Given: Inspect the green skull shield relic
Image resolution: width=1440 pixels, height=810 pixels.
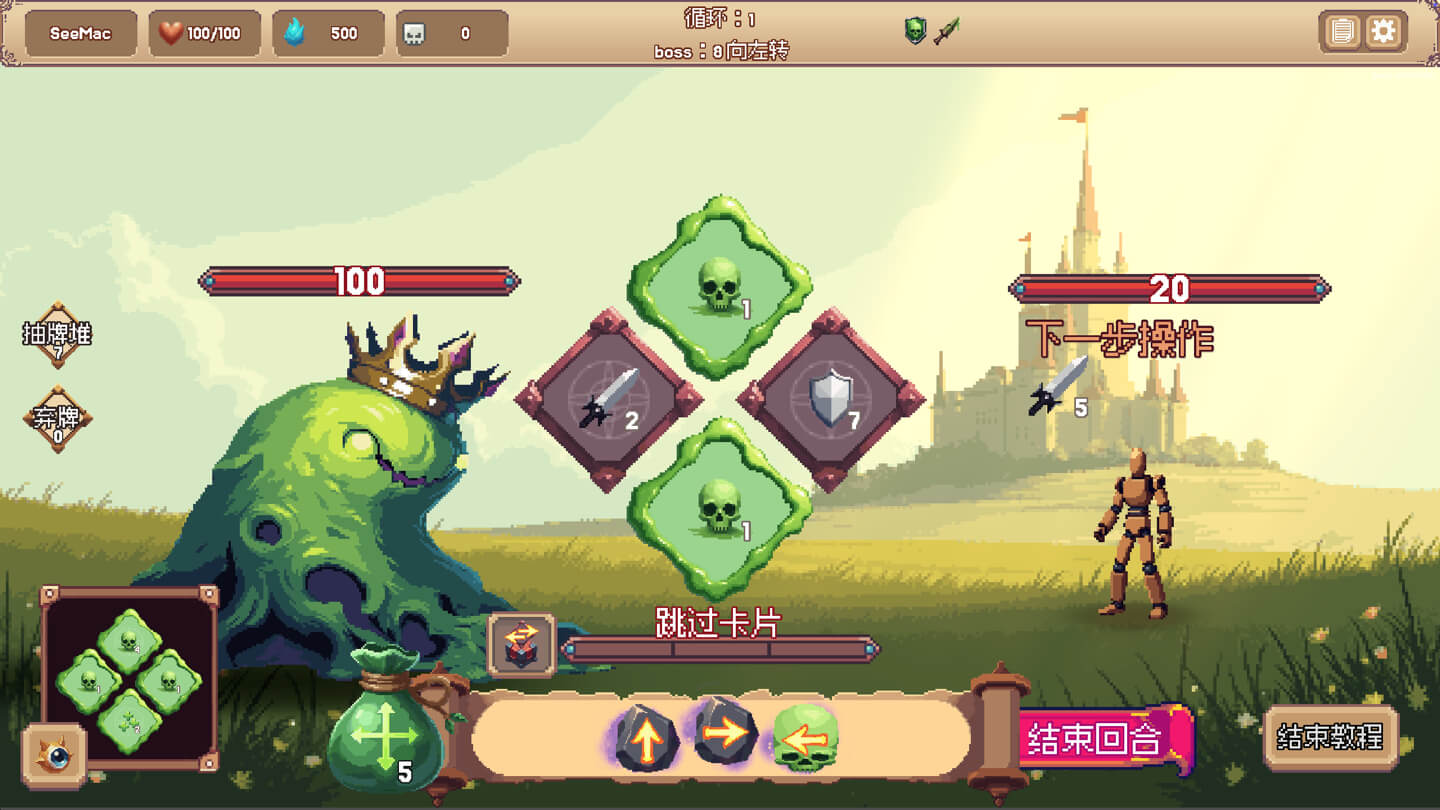Looking at the screenshot, I should click(915, 31).
